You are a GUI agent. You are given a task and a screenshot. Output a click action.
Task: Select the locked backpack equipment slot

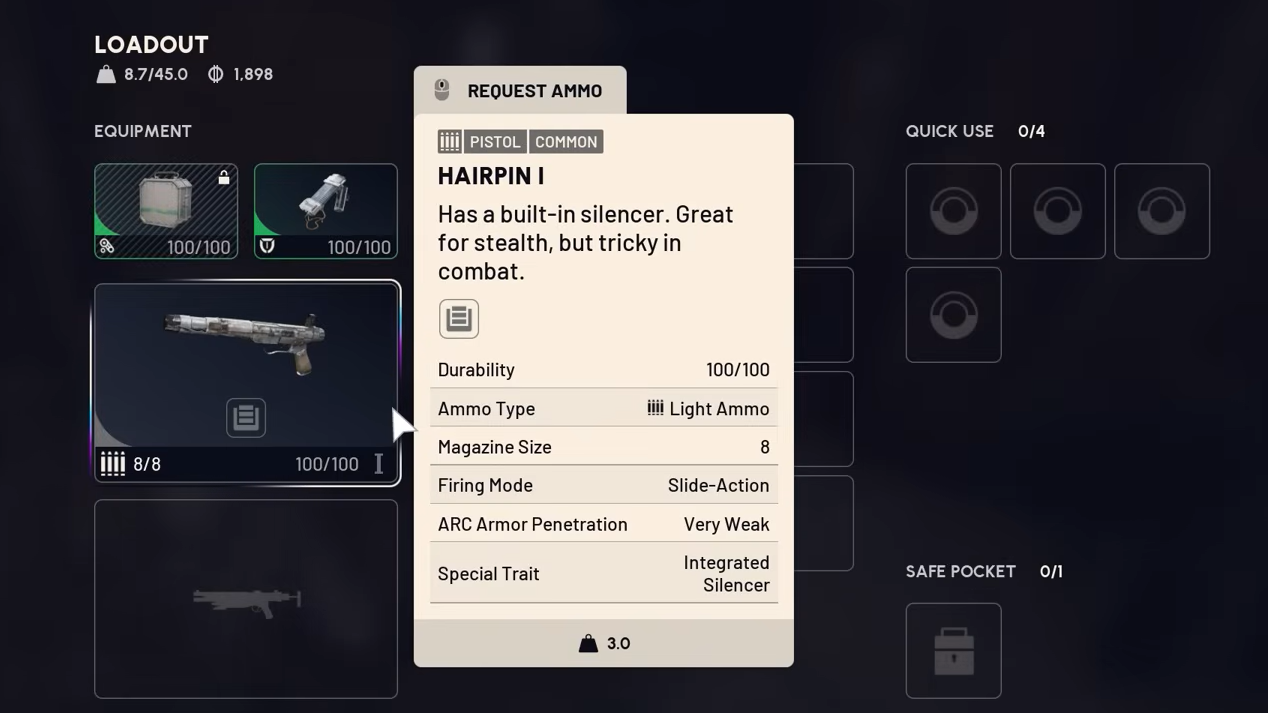(166, 211)
